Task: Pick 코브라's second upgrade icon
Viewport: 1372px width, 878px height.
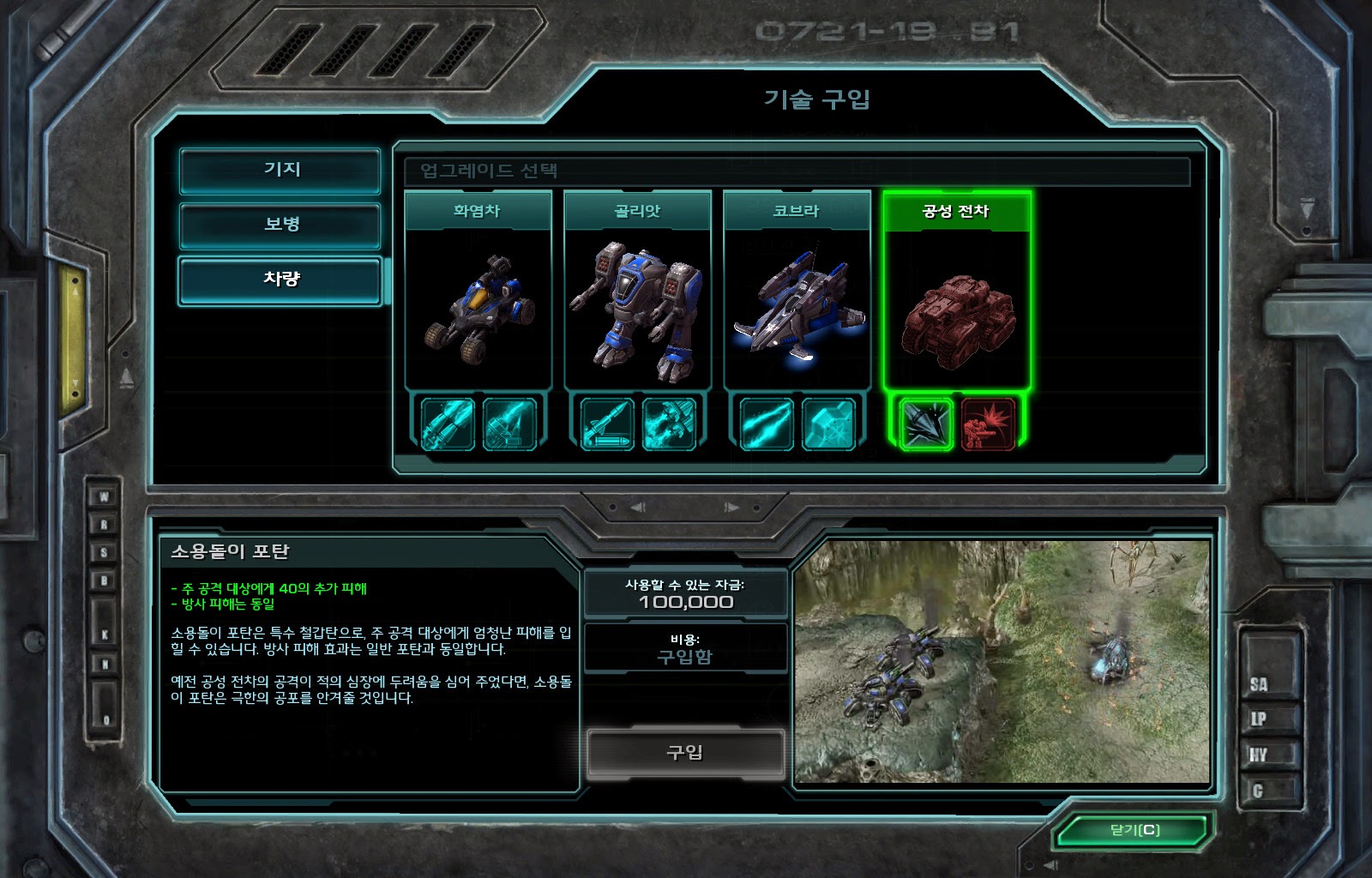Action: (x=828, y=424)
